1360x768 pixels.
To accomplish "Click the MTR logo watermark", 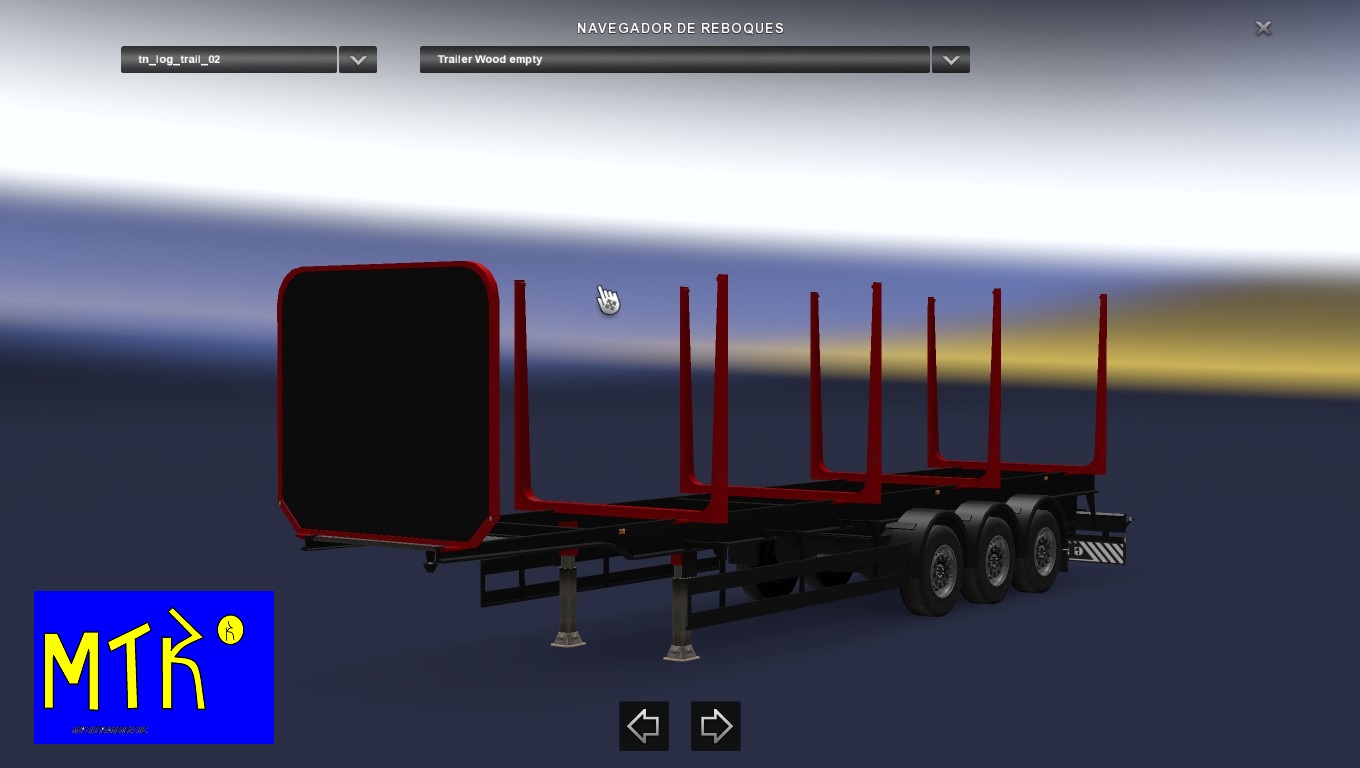I will click(152, 667).
